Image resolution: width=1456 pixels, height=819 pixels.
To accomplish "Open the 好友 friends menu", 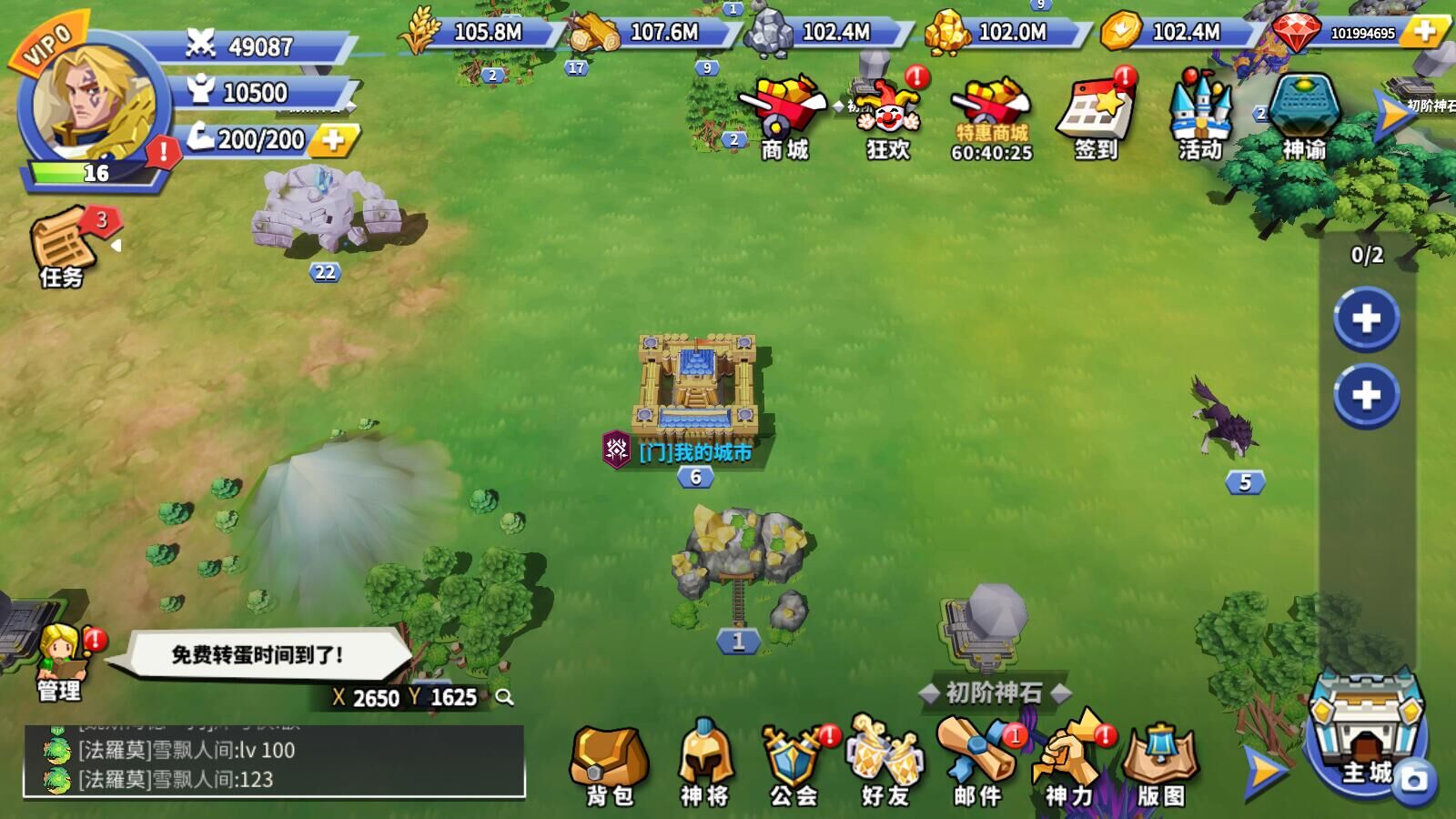I will coord(885,764).
